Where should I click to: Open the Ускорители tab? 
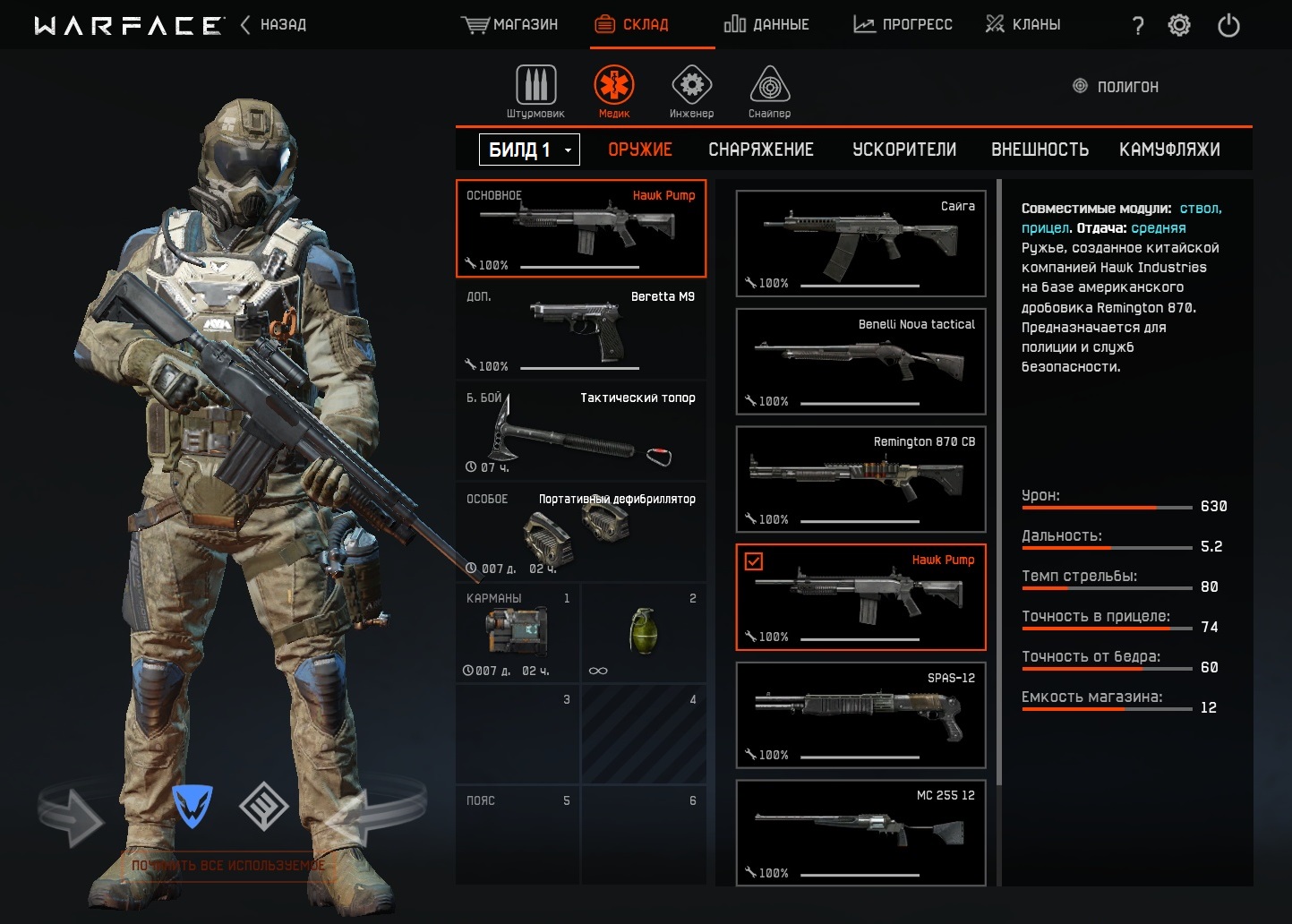[904, 150]
